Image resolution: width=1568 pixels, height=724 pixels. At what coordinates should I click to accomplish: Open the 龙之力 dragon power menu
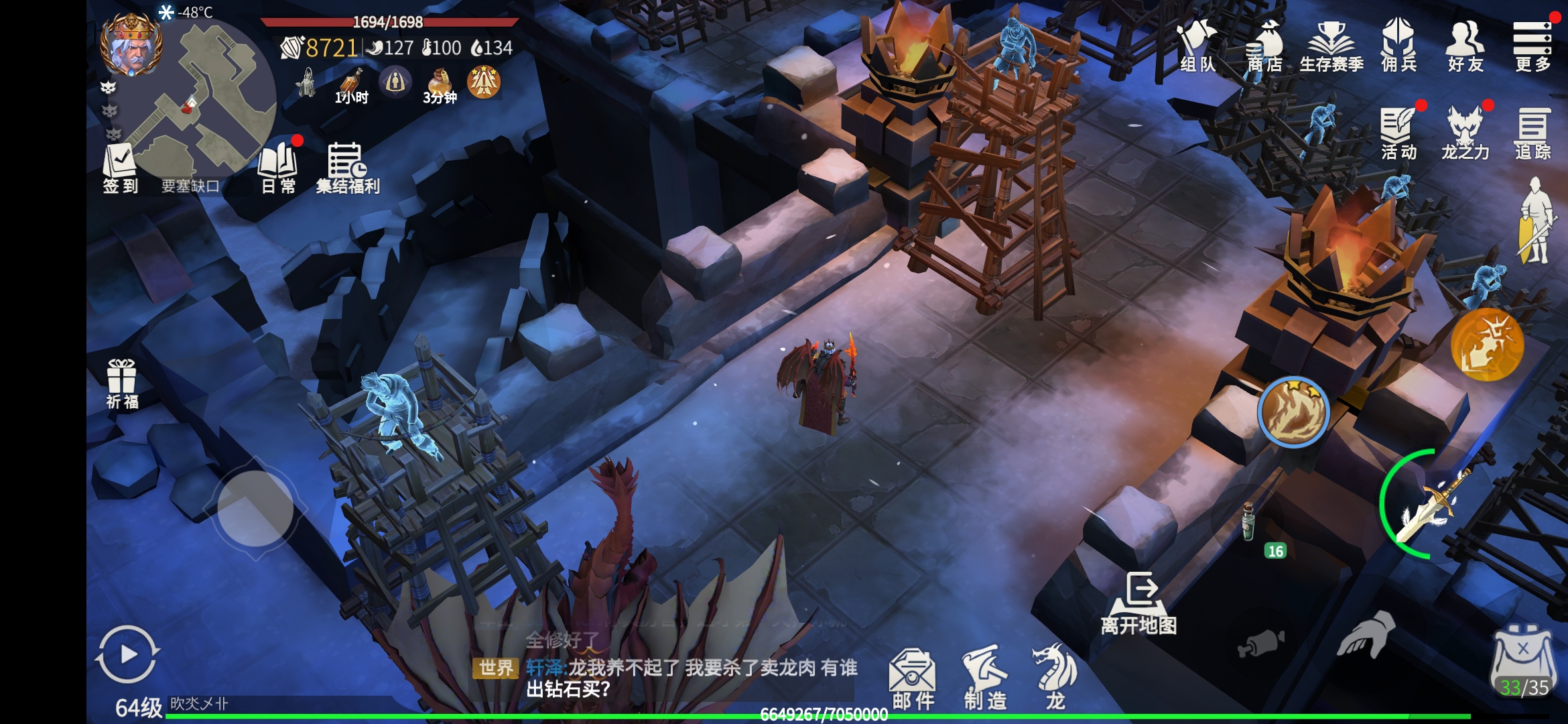1465,133
